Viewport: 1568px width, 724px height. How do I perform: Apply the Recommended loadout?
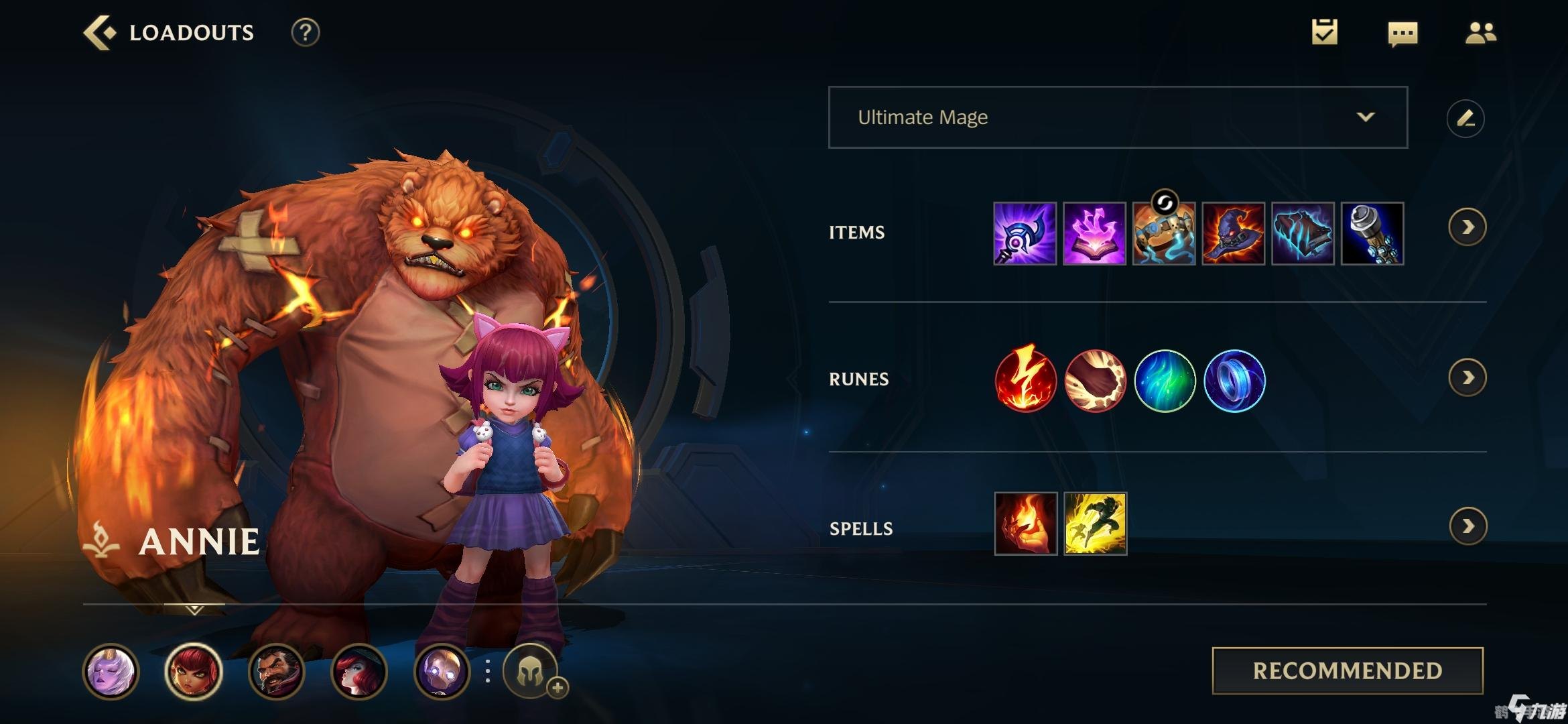1348,670
